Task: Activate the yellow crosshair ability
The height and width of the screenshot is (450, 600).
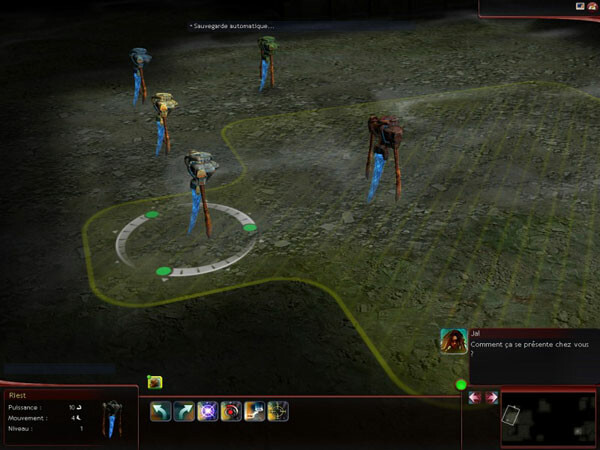Action: pyautogui.click(x=278, y=411)
